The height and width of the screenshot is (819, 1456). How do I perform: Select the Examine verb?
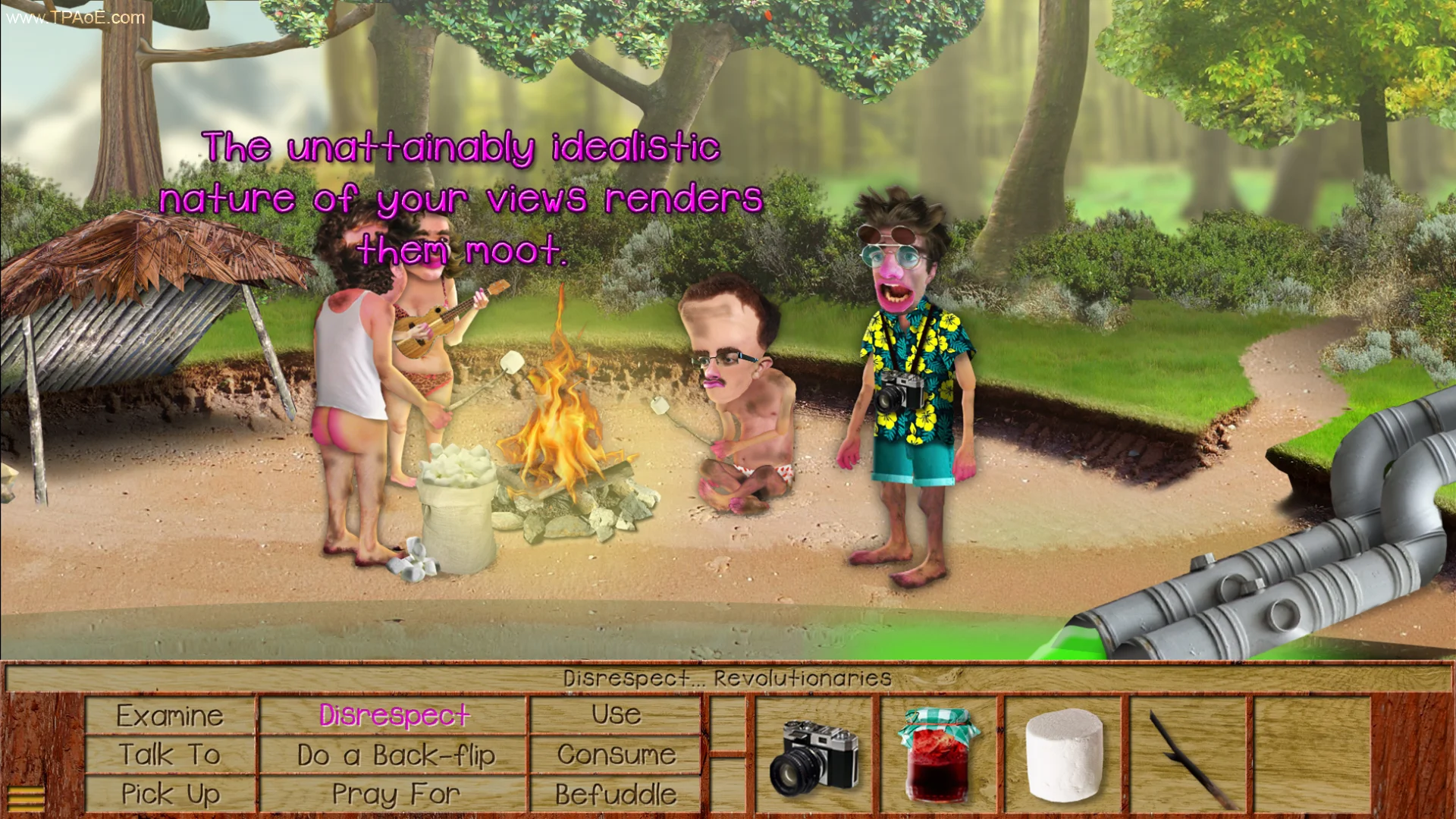[170, 716]
